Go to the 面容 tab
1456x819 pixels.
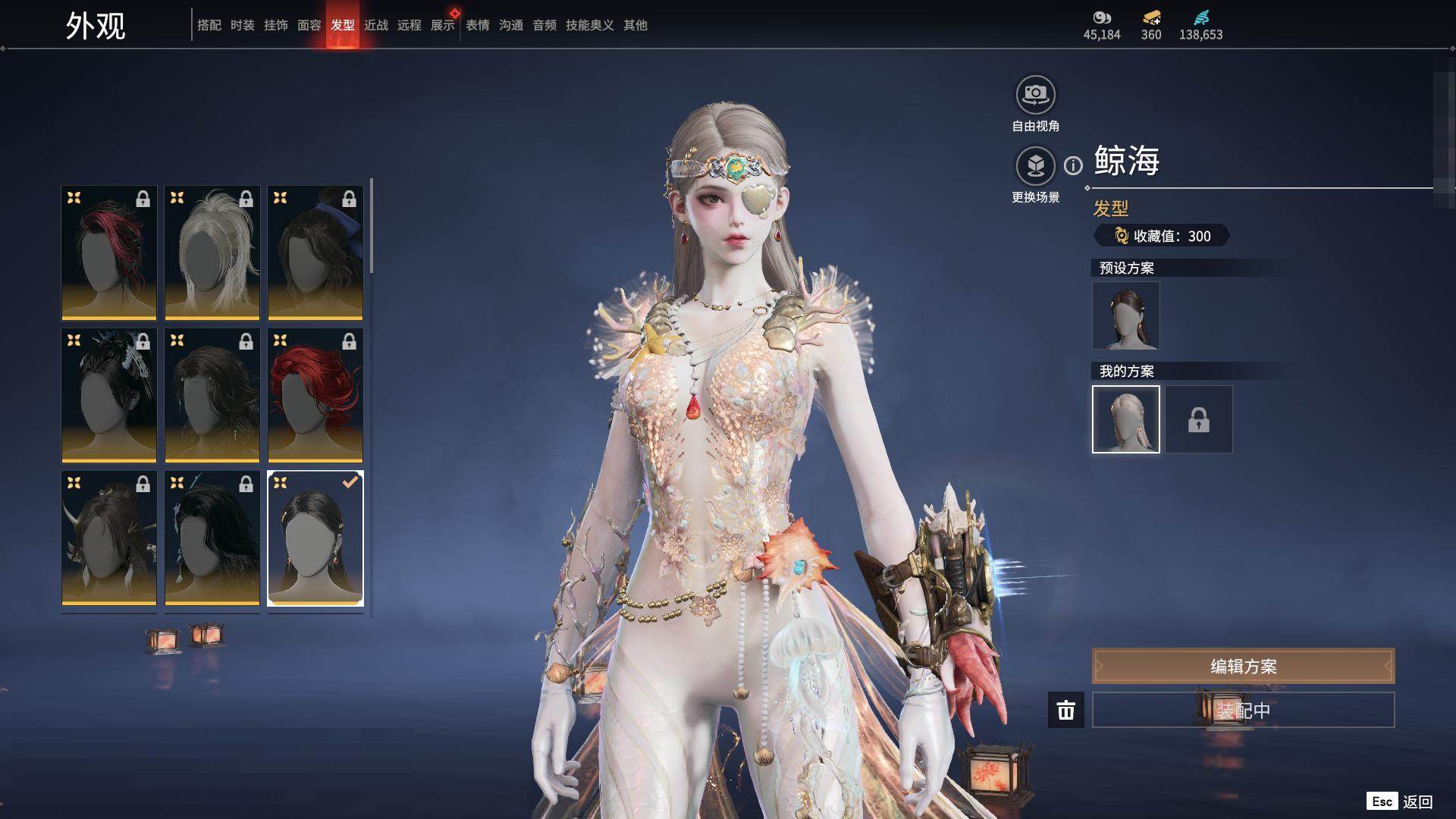[309, 25]
